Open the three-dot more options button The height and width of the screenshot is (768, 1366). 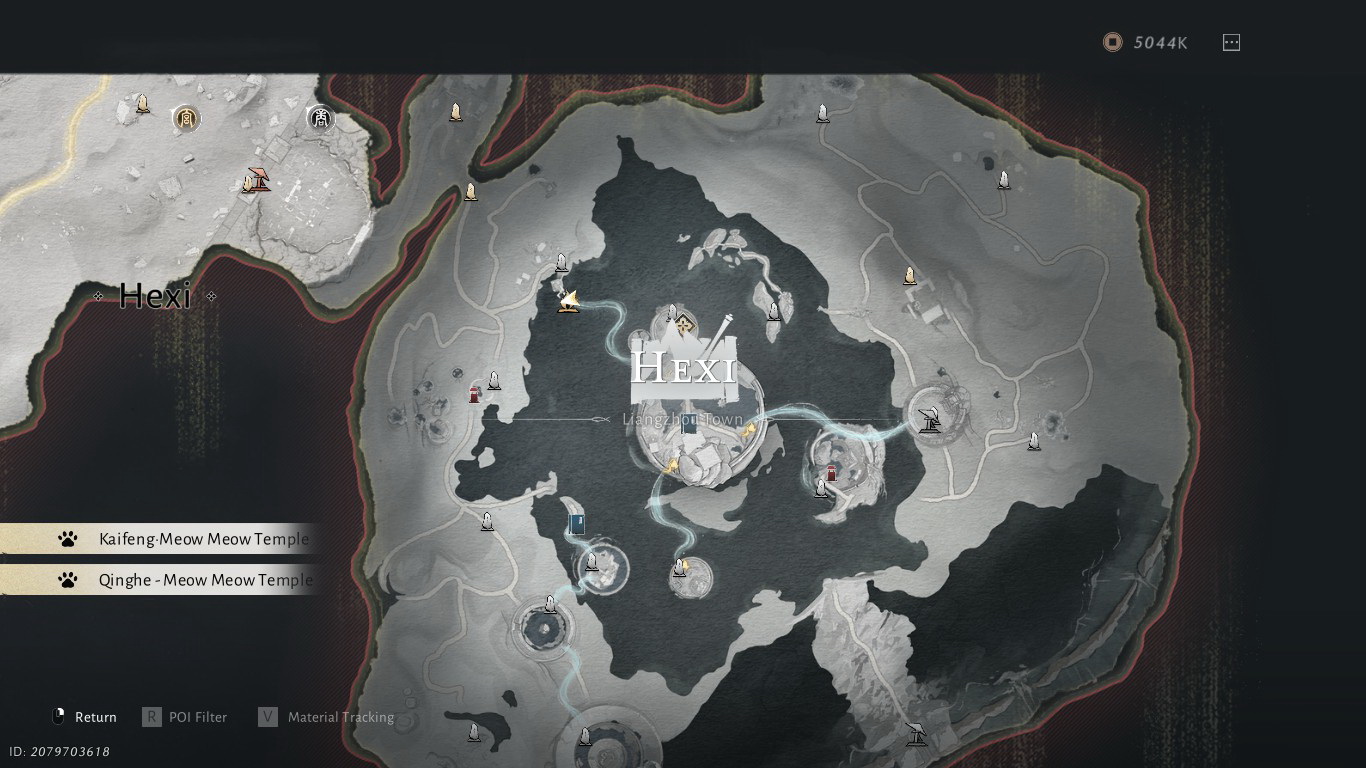1231,42
